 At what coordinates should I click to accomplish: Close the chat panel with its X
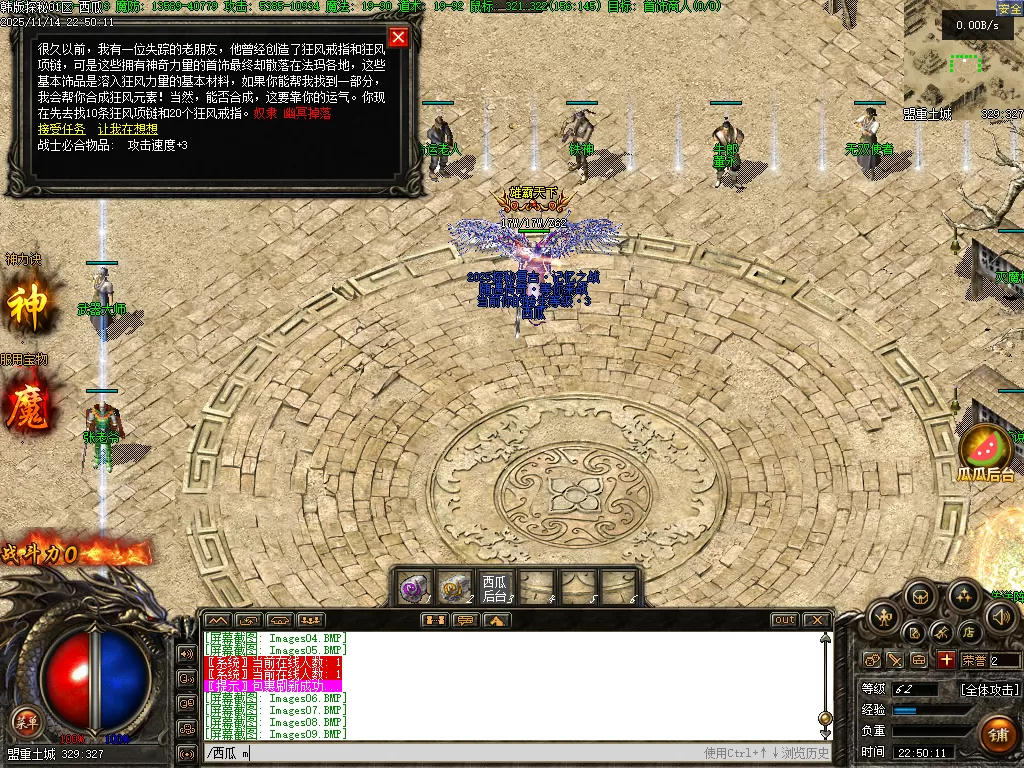click(816, 620)
